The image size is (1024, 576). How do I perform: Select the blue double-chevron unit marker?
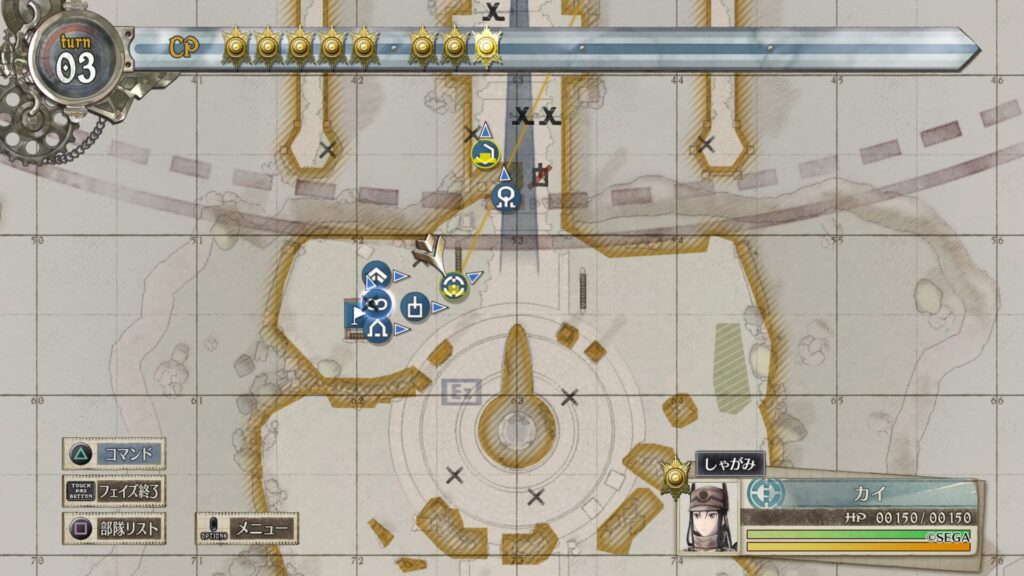click(375, 276)
